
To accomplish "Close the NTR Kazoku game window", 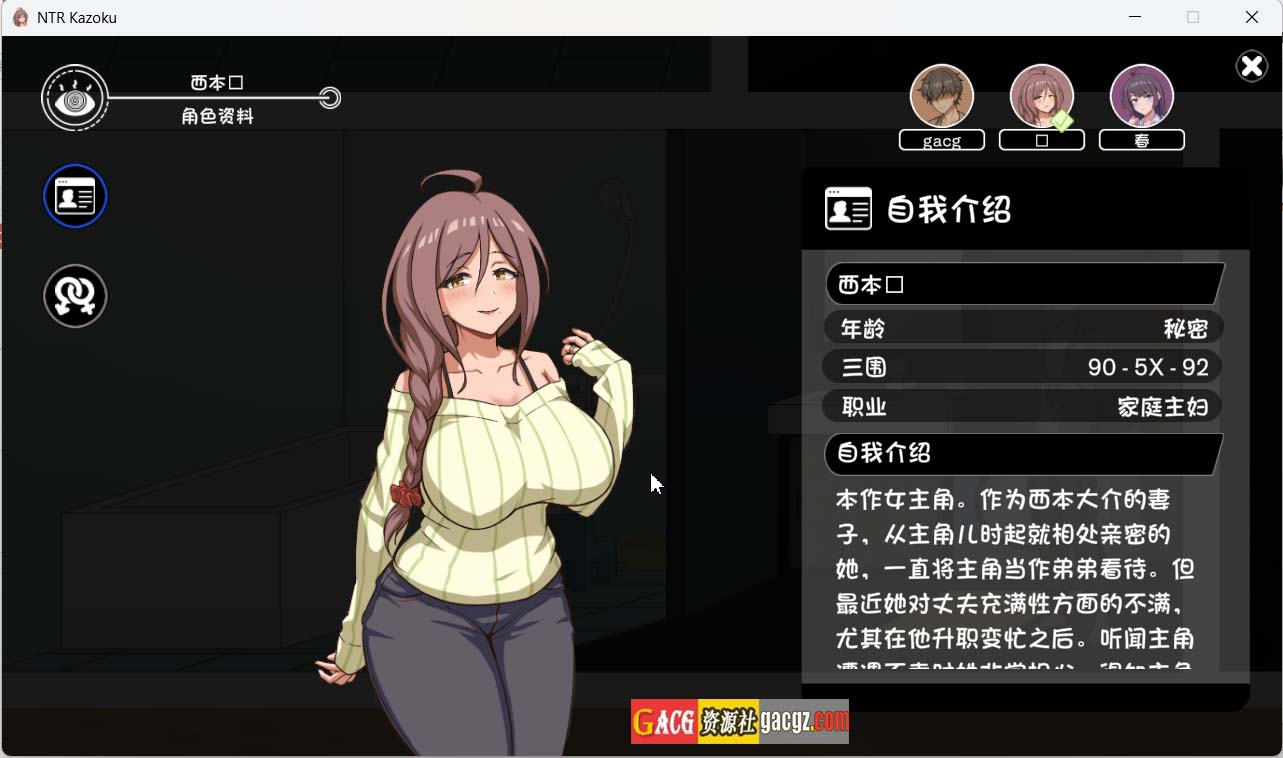I will pyautogui.click(x=1251, y=17).
